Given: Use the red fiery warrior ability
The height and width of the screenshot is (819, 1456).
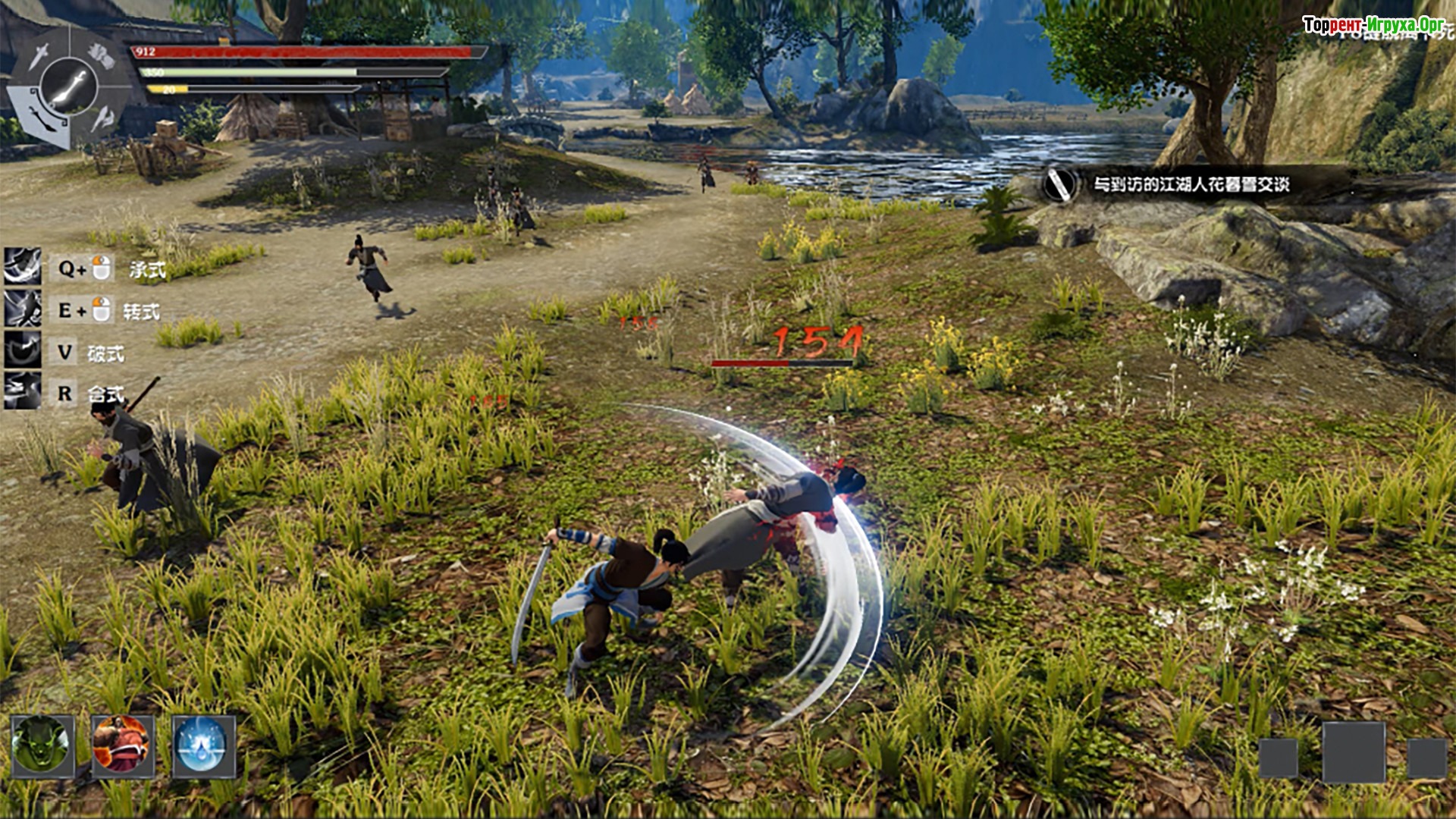Looking at the screenshot, I should pos(122,745).
